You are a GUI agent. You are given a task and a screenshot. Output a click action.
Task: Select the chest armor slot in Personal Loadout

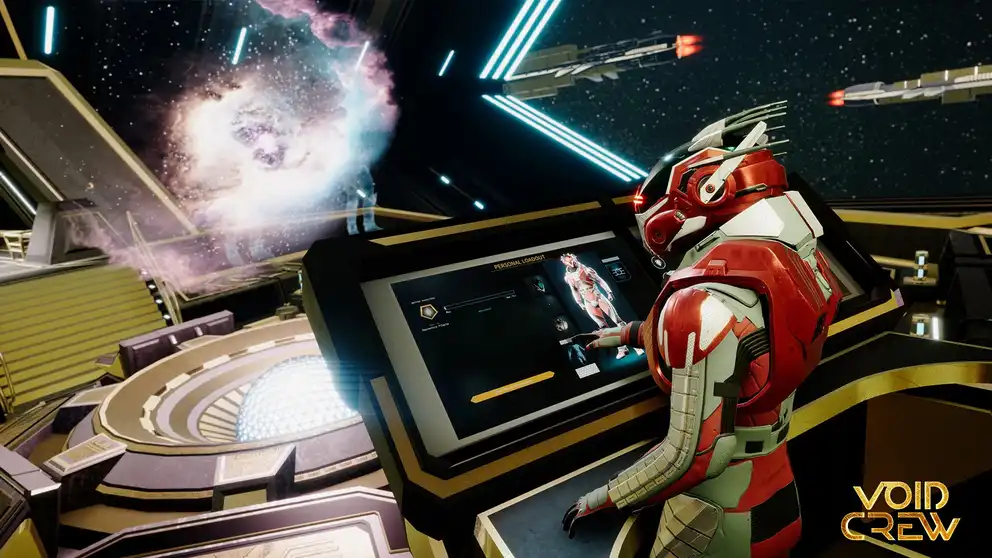(561, 323)
